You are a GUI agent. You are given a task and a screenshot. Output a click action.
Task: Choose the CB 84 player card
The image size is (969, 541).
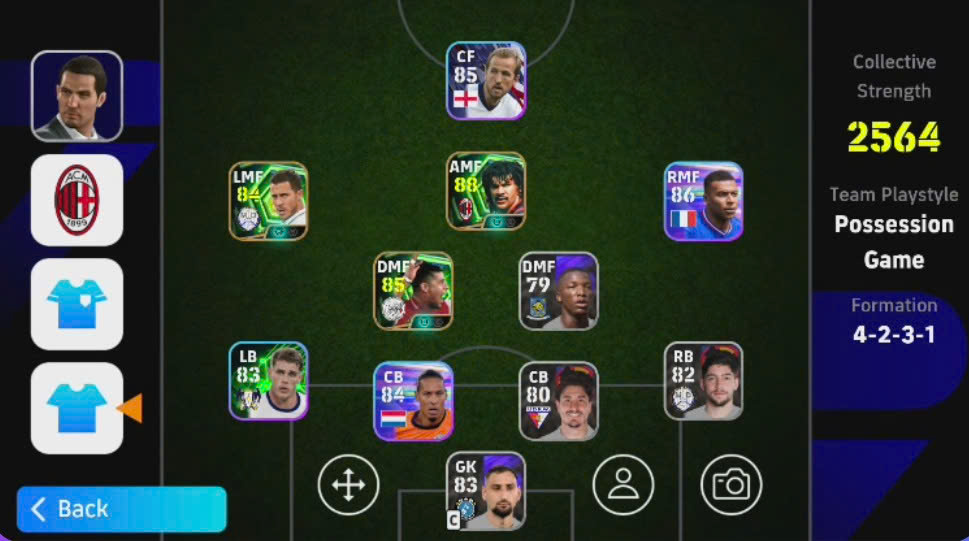pyautogui.click(x=413, y=401)
